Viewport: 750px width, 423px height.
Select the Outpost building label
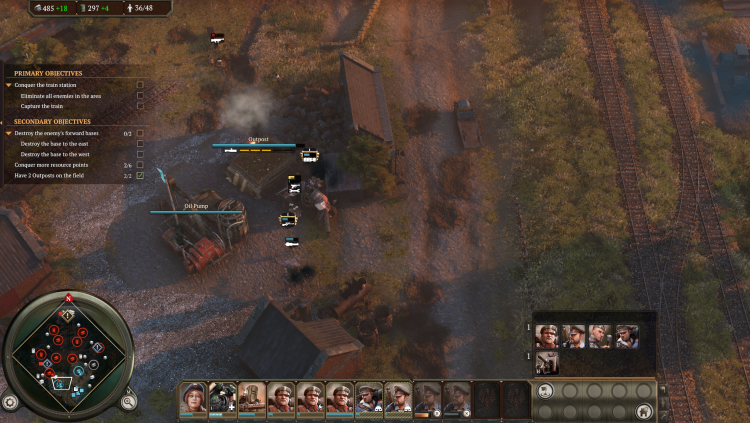[x=259, y=140]
